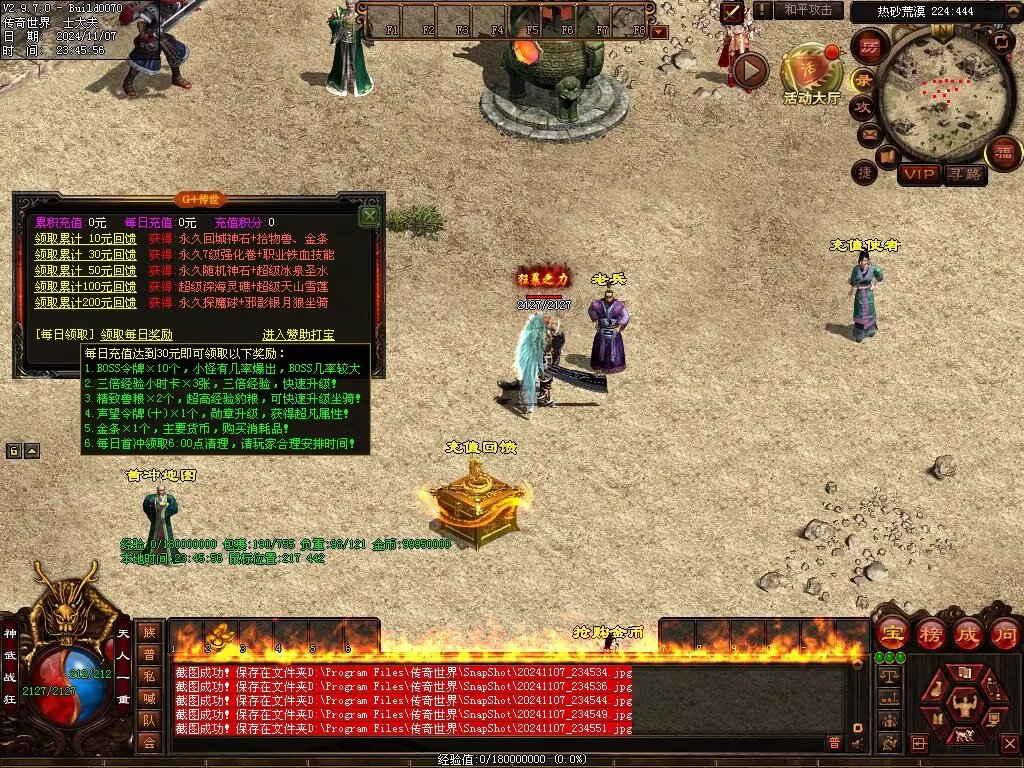Close the G+传世 recharge panel
The image size is (1024, 768).
369,215
